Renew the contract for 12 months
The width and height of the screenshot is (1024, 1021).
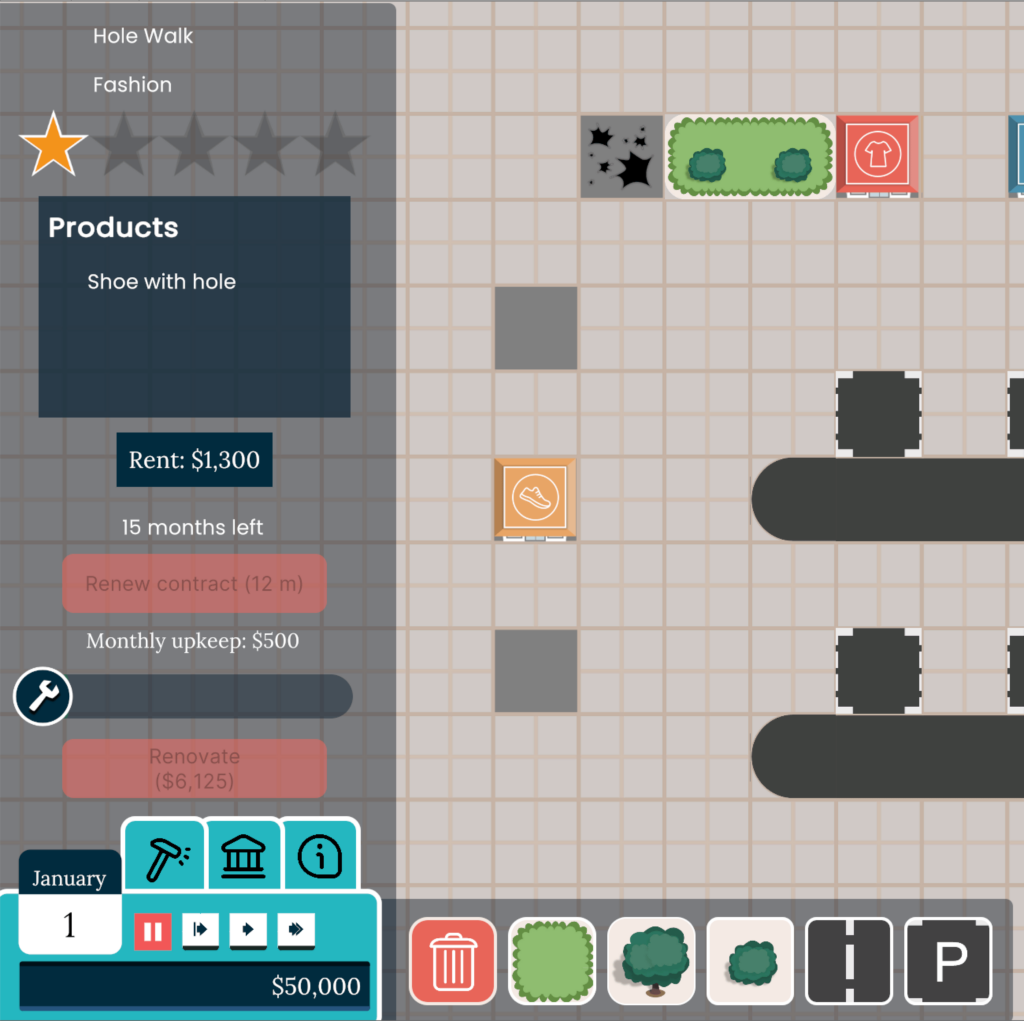tap(194, 583)
